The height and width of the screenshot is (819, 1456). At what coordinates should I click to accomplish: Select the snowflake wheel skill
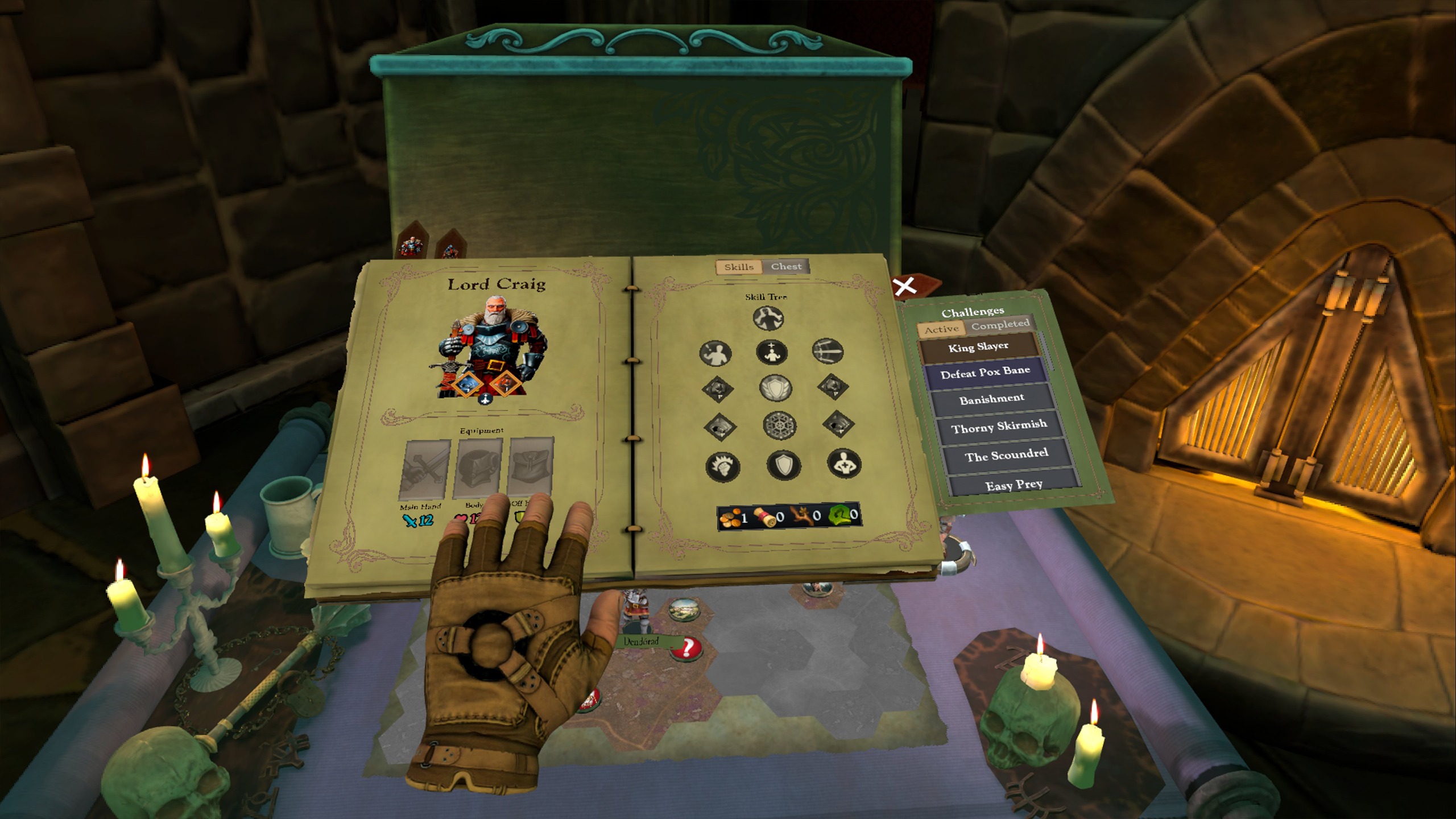pos(779,426)
